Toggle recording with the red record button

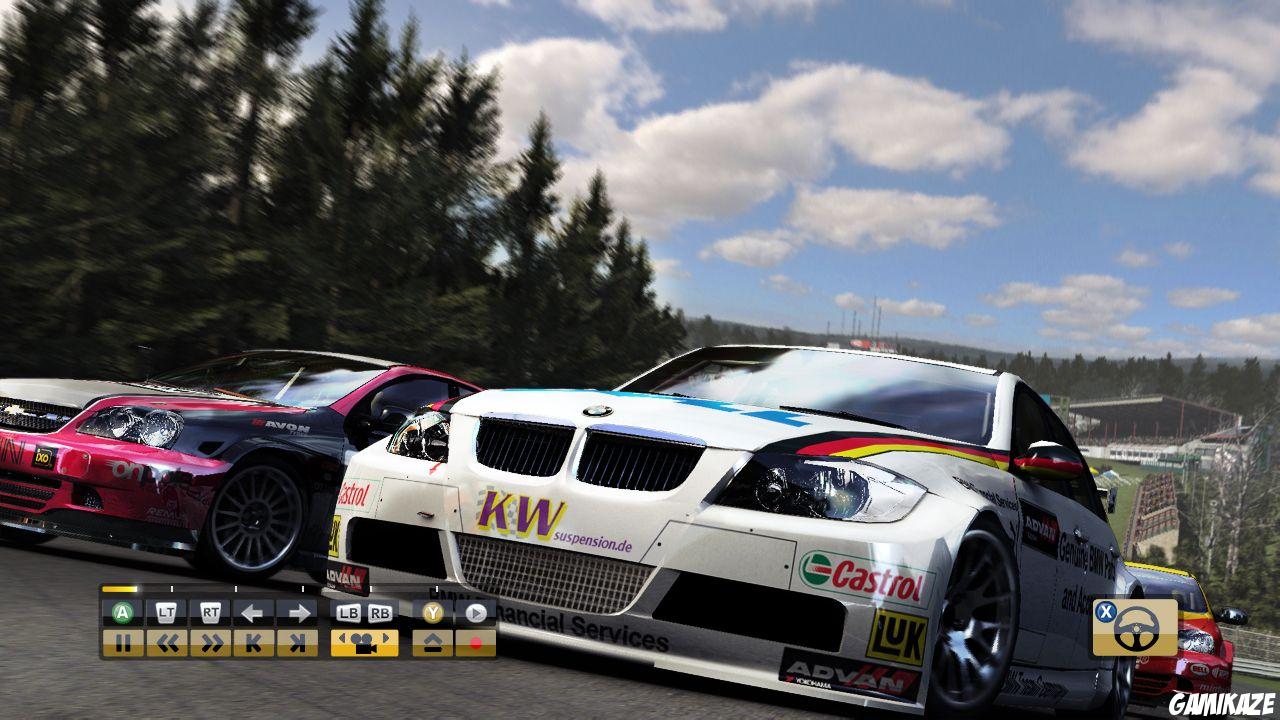click(x=476, y=643)
